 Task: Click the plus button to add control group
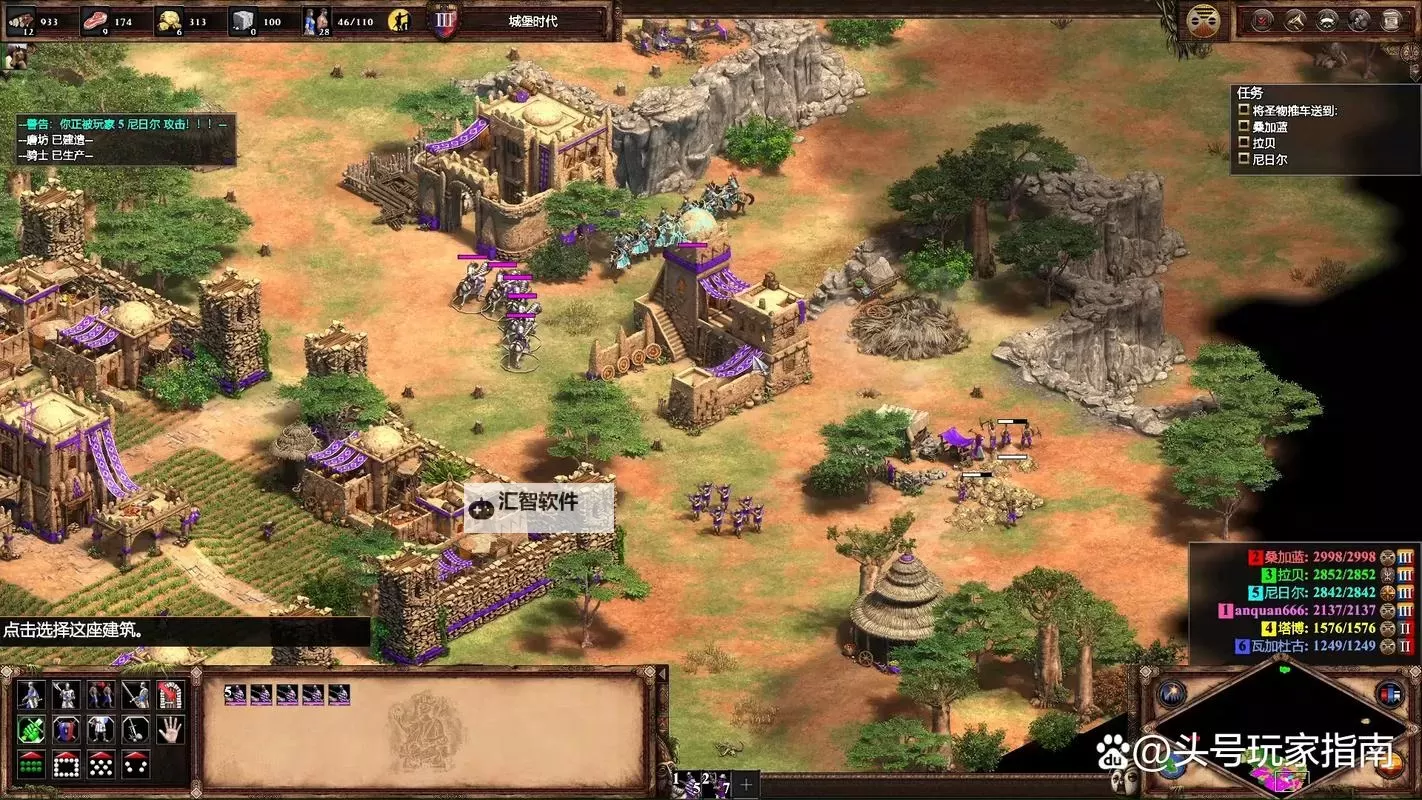coord(746,783)
